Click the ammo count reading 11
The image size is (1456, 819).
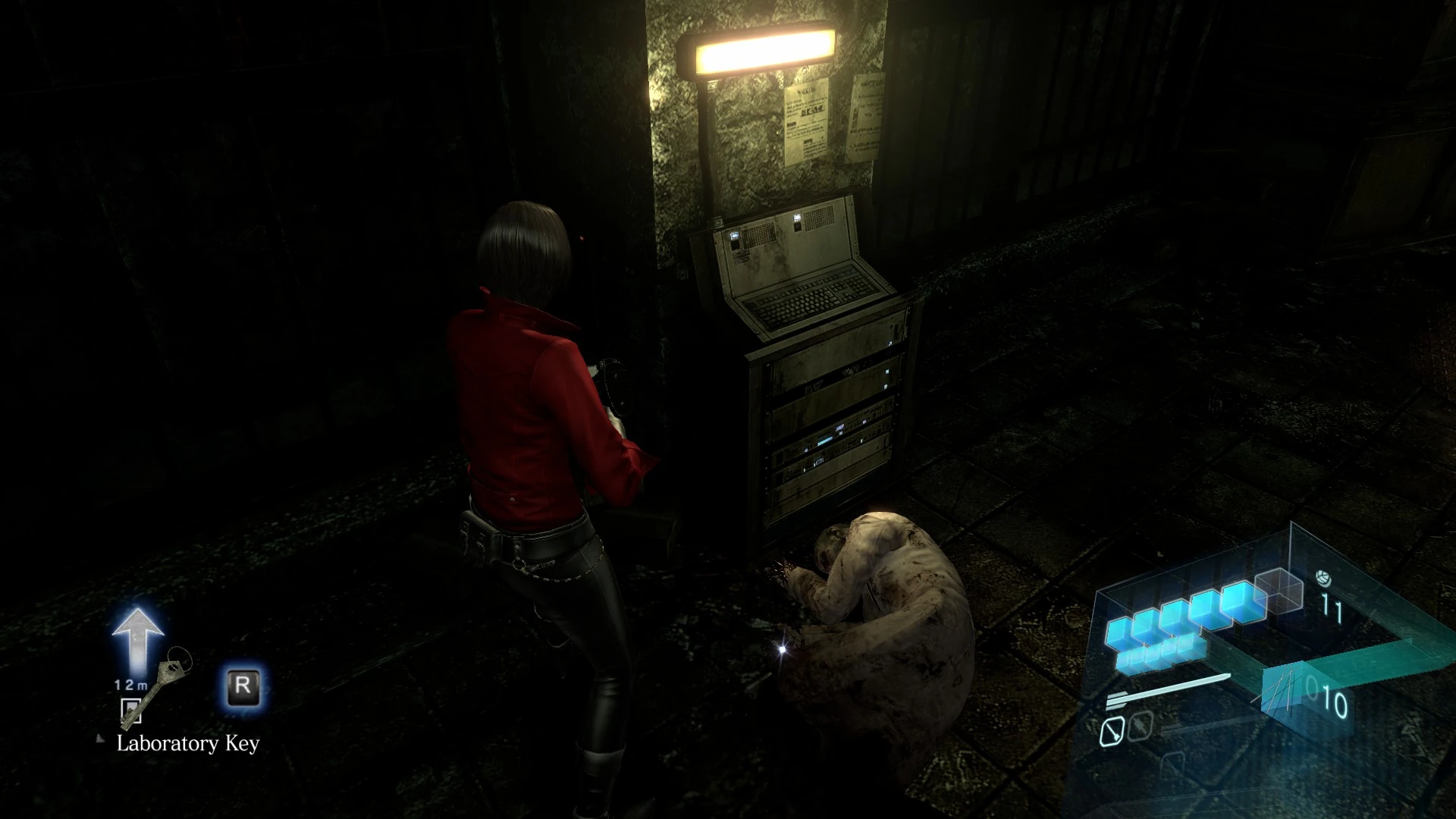coord(1332,605)
